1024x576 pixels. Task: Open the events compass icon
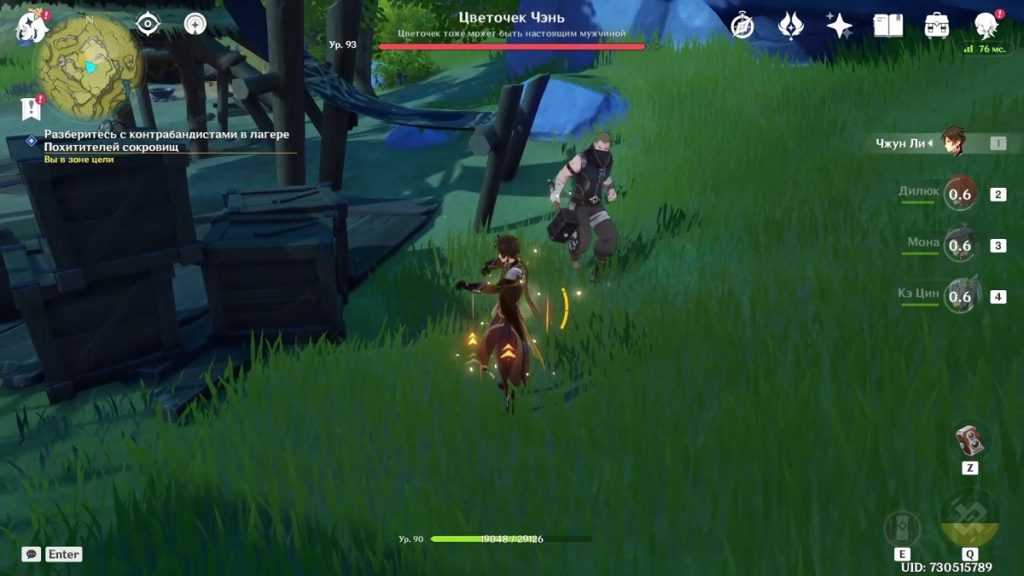[x=742, y=26]
